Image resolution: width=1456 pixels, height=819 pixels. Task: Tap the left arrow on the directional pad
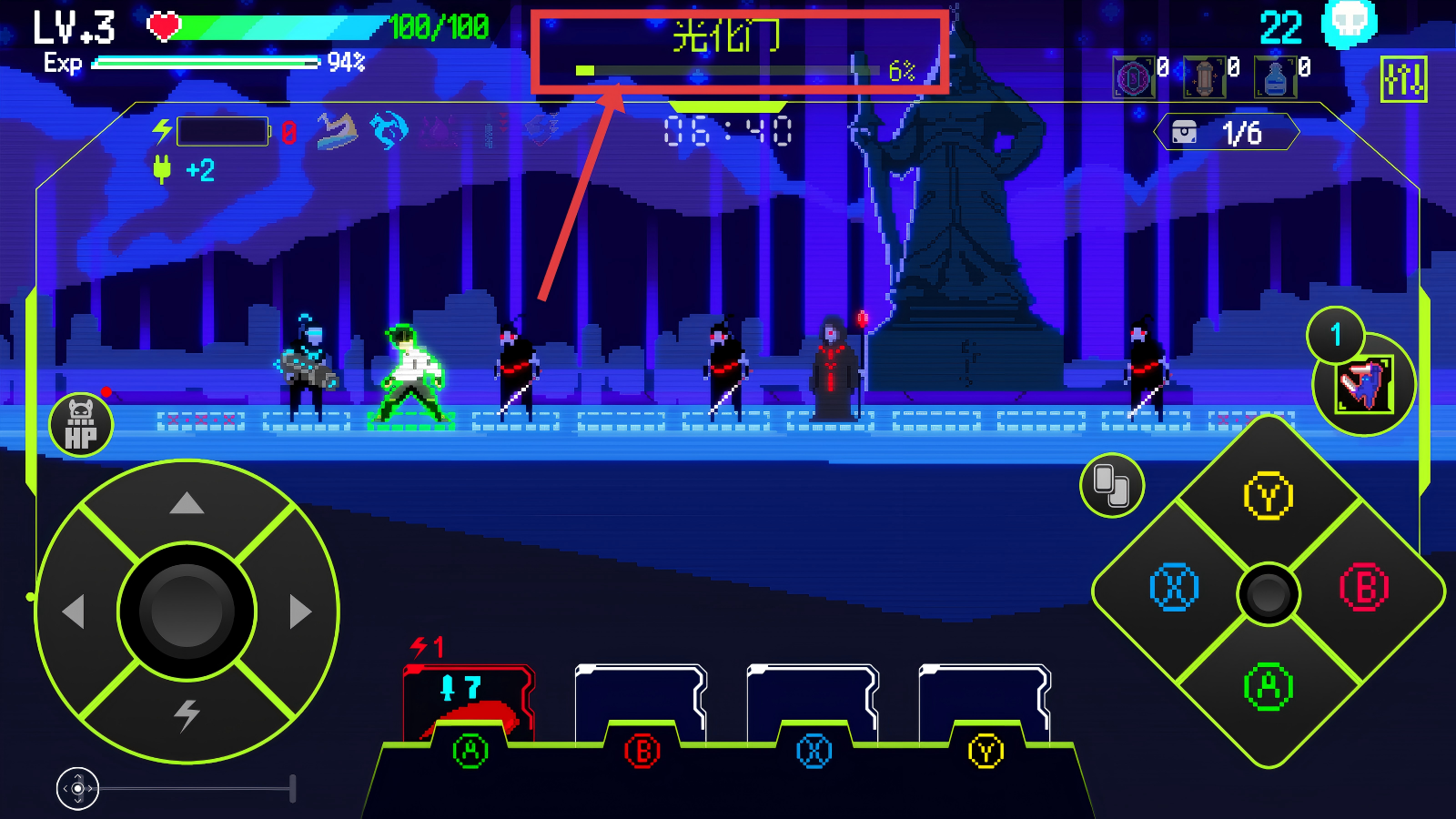point(74,612)
